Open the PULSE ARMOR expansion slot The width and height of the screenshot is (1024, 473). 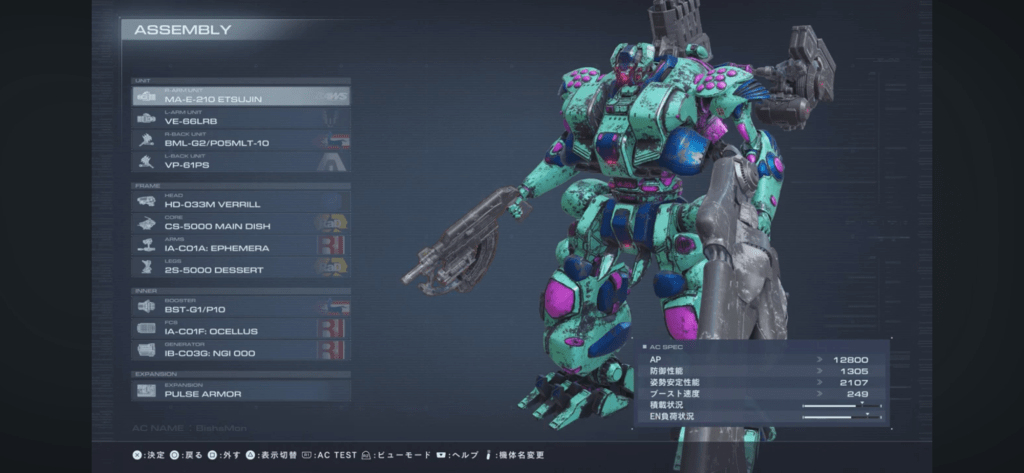(240, 391)
